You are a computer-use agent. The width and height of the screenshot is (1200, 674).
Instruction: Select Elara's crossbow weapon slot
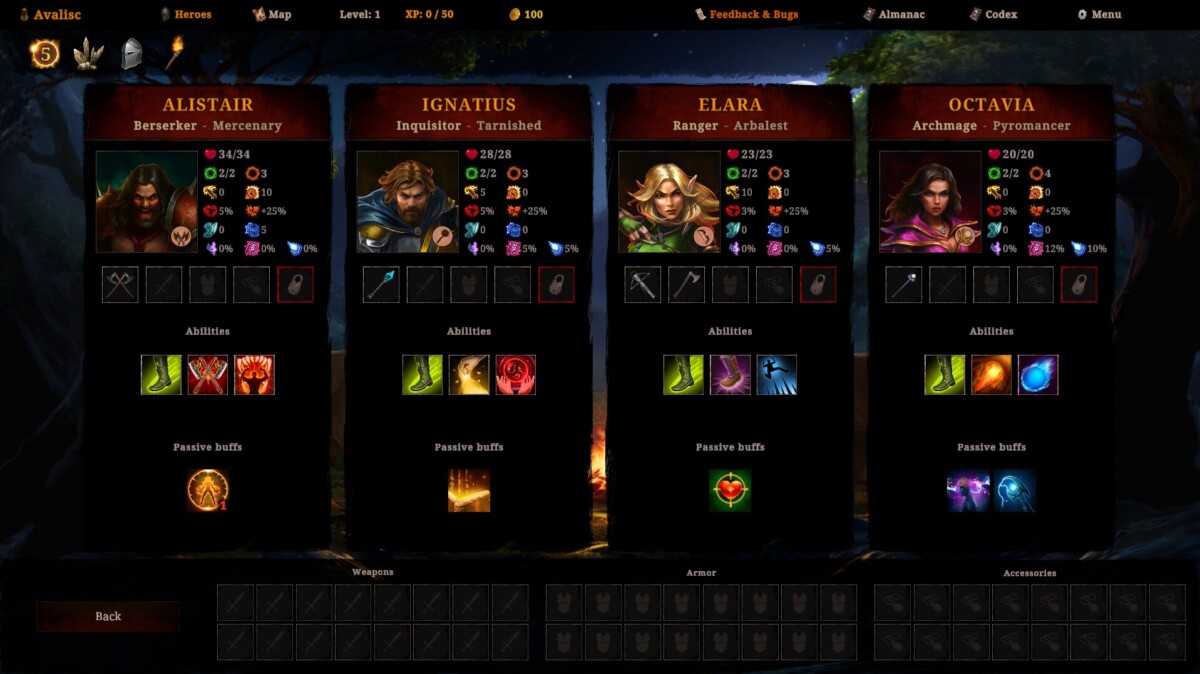pyautogui.click(x=643, y=285)
